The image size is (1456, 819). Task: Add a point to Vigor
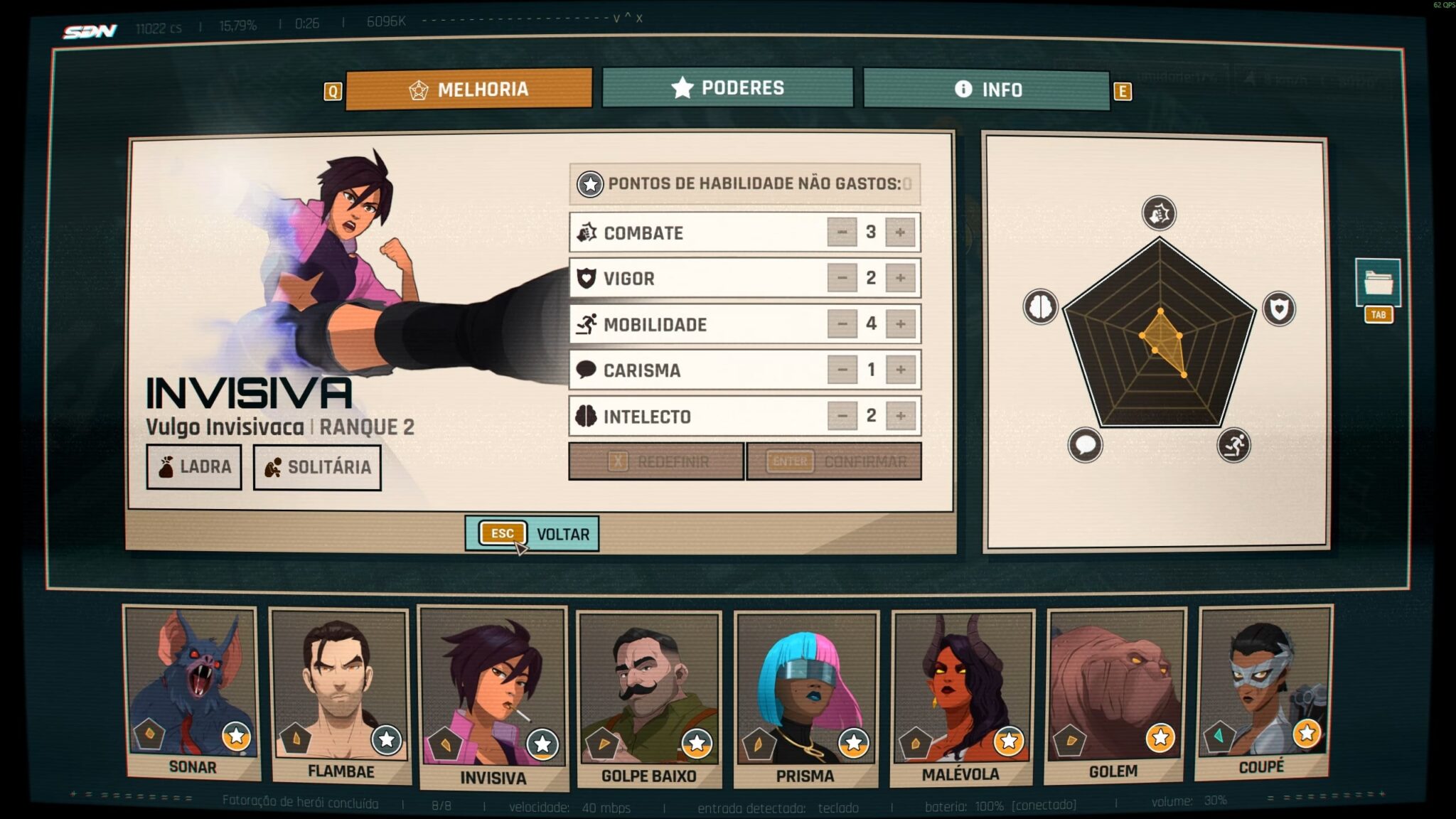900,278
